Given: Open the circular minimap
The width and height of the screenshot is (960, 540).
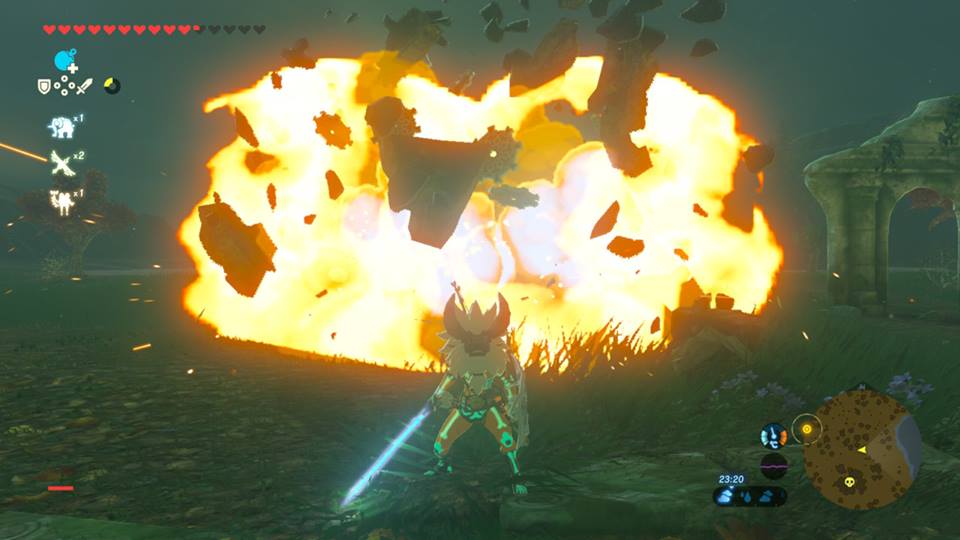Looking at the screenshot, I should coord(862,448).
